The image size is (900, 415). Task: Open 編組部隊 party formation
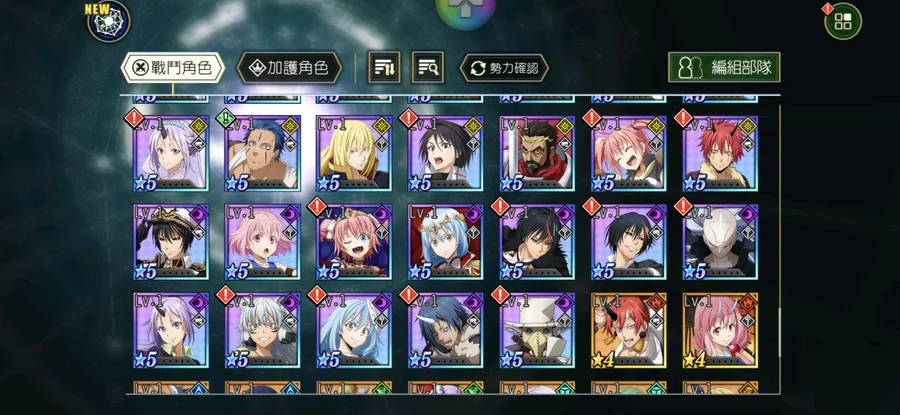tap(724, 68)
